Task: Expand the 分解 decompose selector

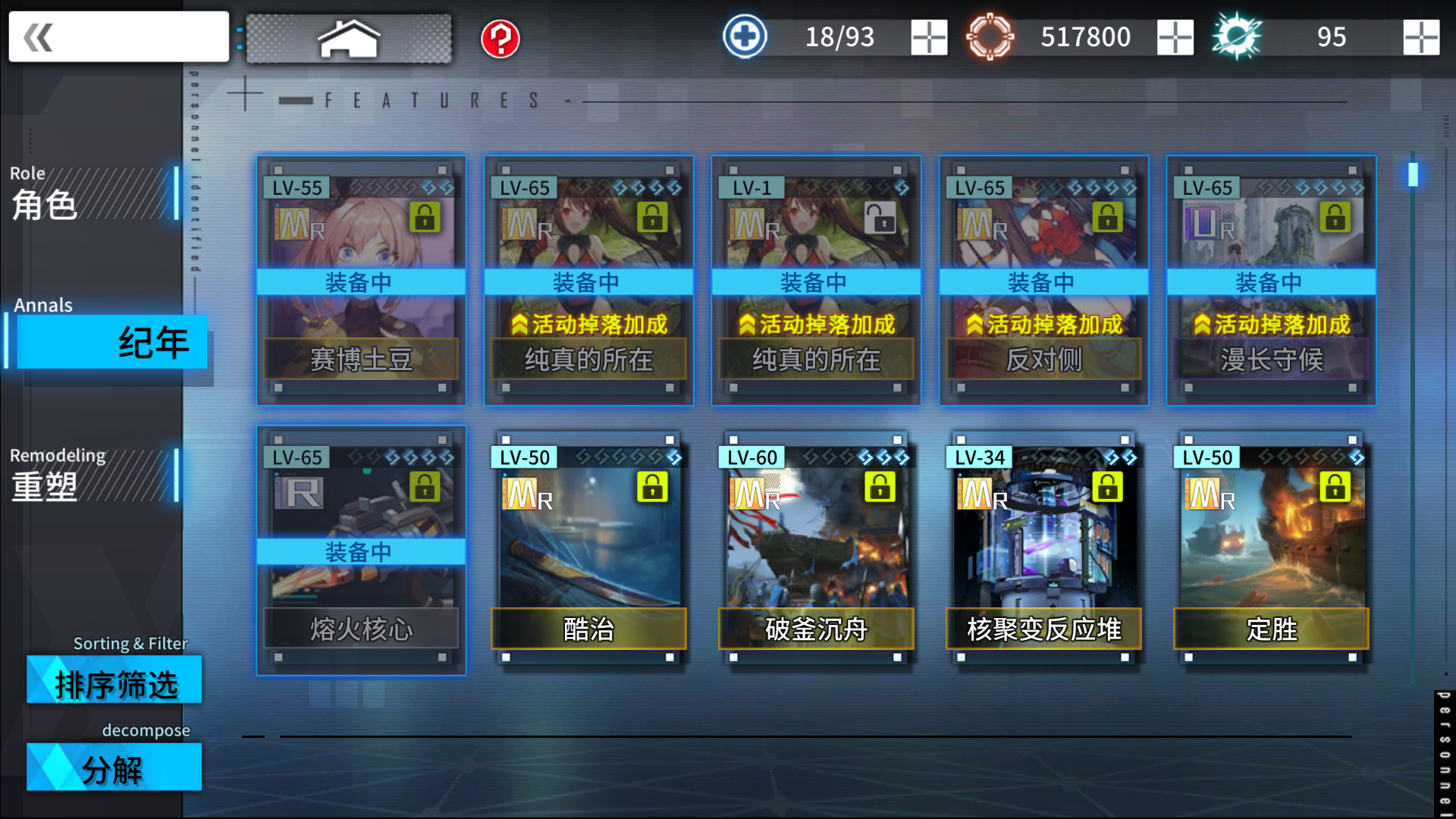Action: pyautogui.click(x=114, y=768)
